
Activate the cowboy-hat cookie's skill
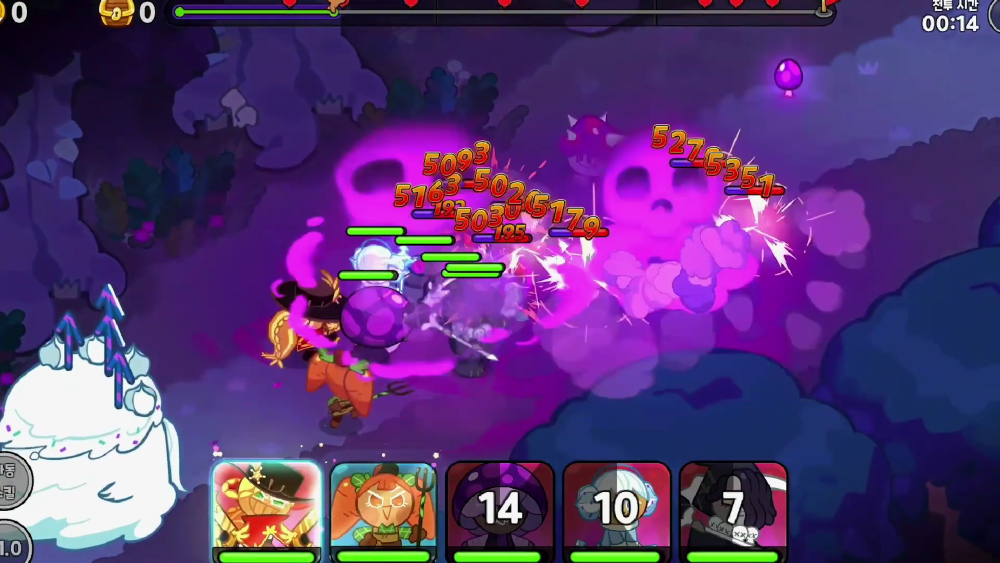click(266, 506)
